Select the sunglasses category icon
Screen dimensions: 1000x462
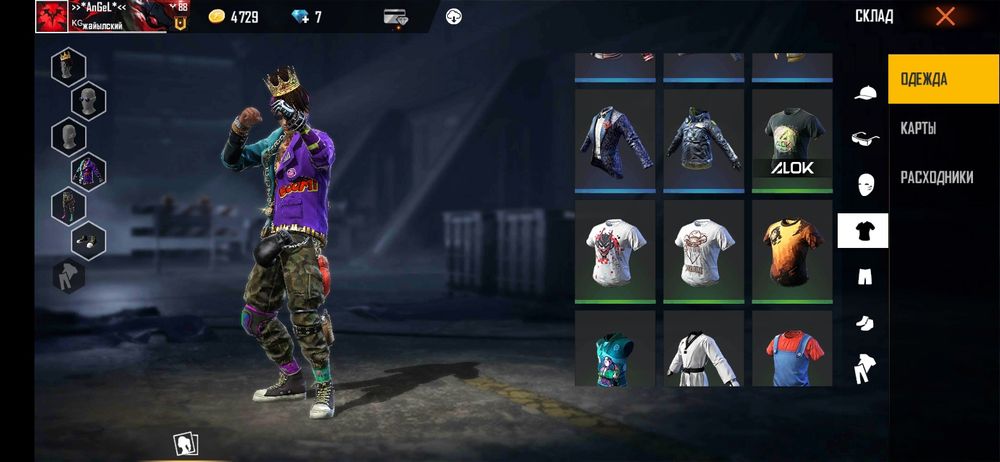(x=864, y=139)
